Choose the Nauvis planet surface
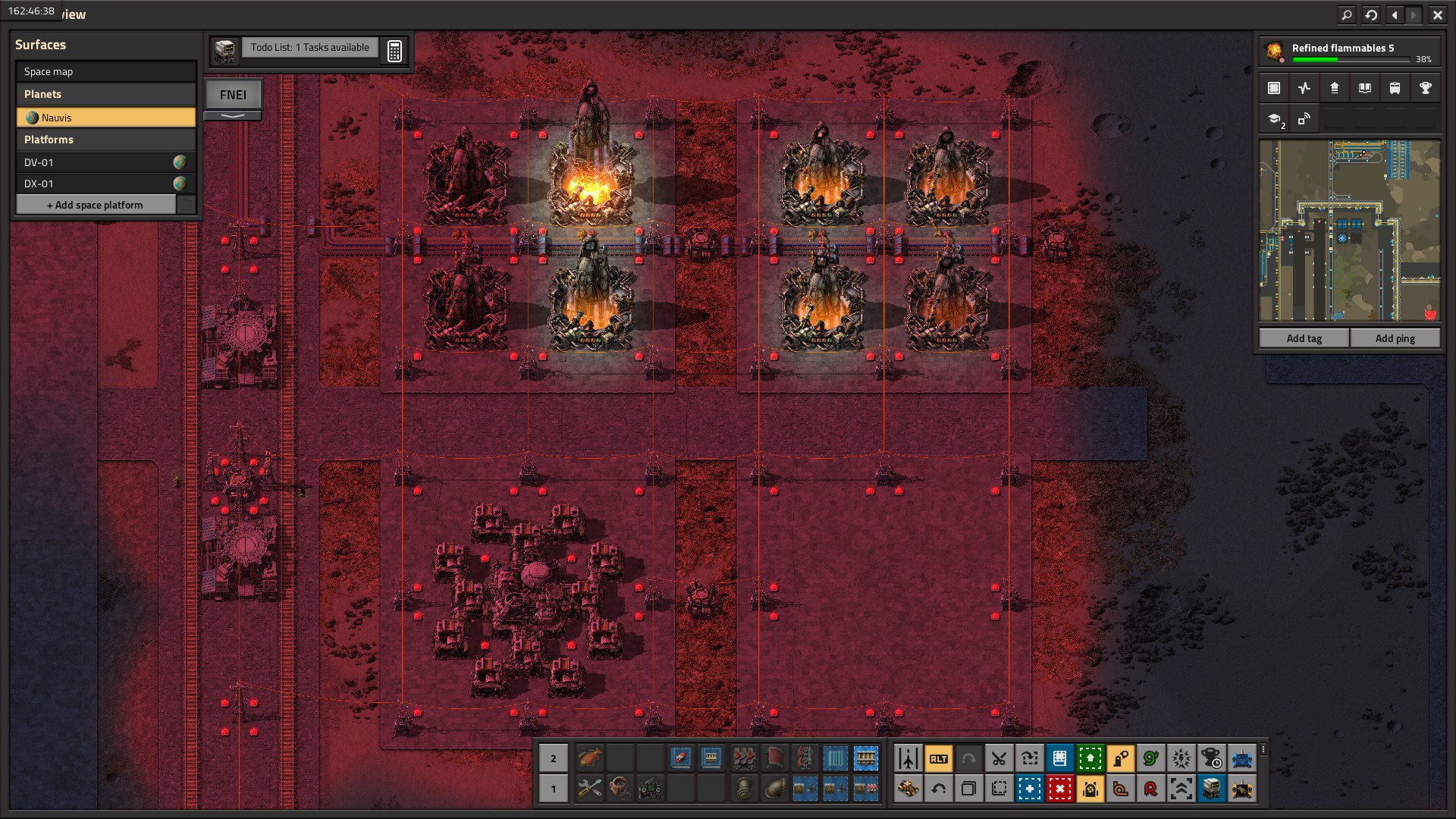 [x=105, y=118]
